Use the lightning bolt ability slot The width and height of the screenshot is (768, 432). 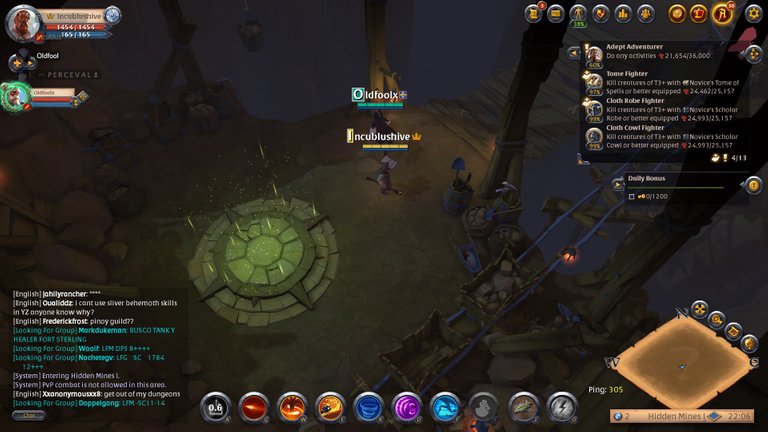point(562,406)
